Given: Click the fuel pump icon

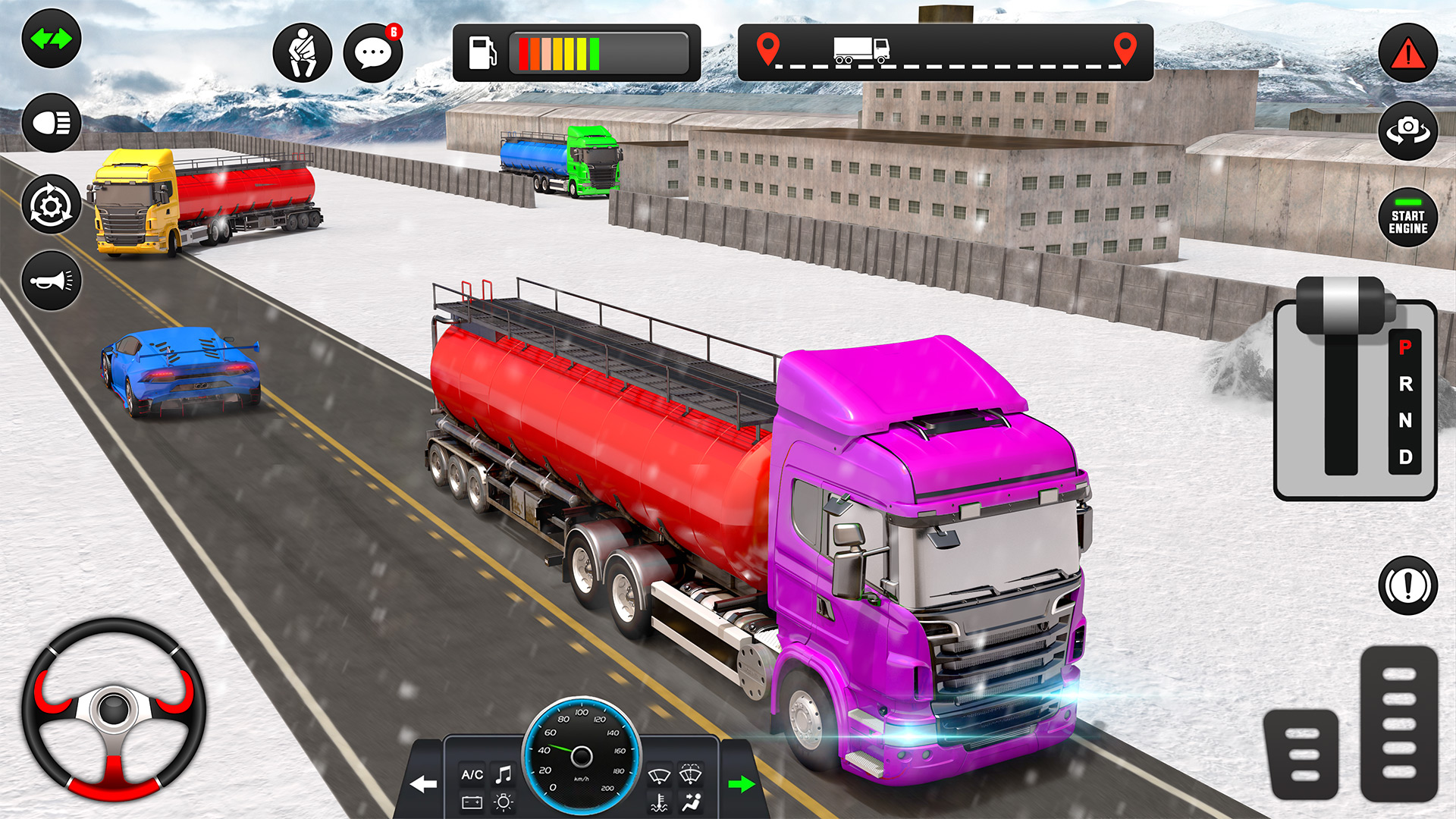Looking at the screenshot, I should [484, 51].
